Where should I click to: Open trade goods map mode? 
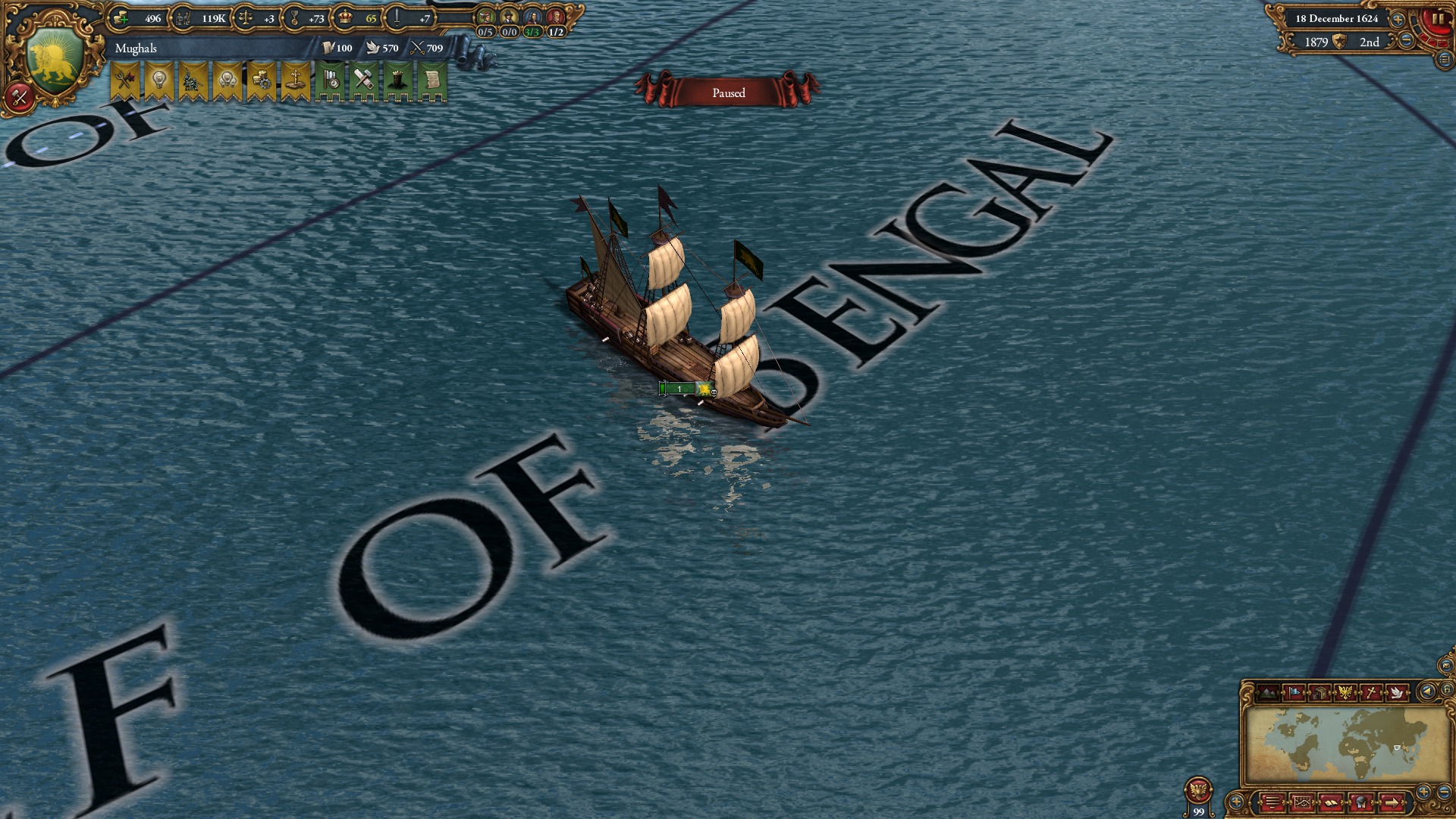click(1322, 692)
